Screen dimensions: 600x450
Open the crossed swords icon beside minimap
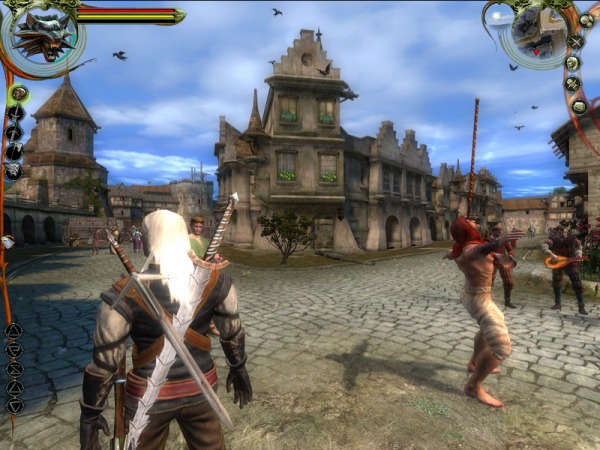coord(576,42)
